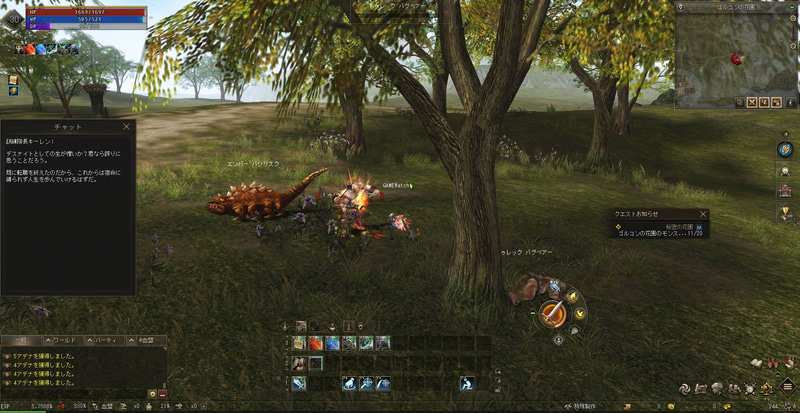Use the crossed swords skill slot
Image resolution: width=800 pixels, height=413 pixels.
coord(298,383)
